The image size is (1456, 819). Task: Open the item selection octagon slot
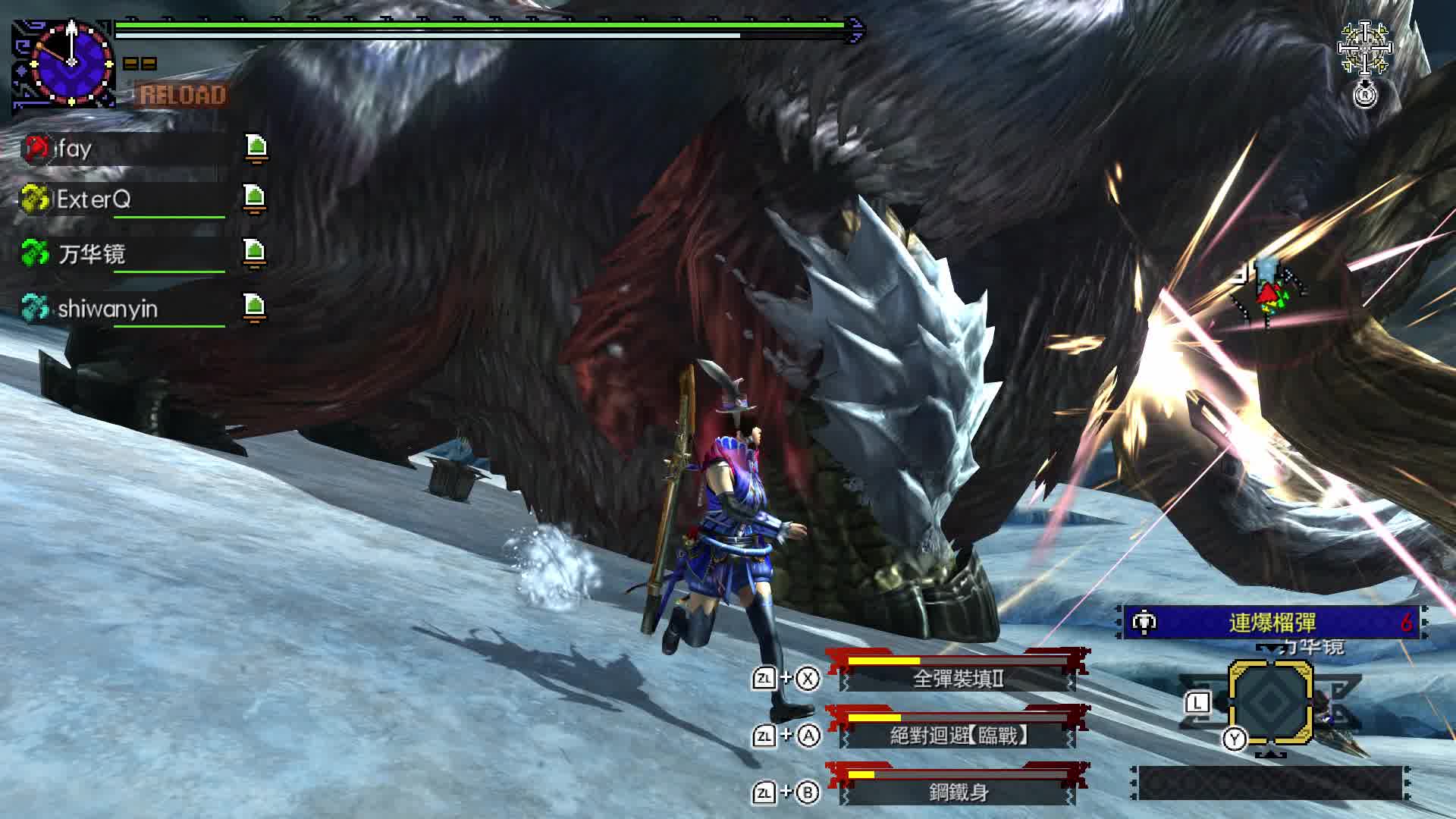(x=1270, y=701)
